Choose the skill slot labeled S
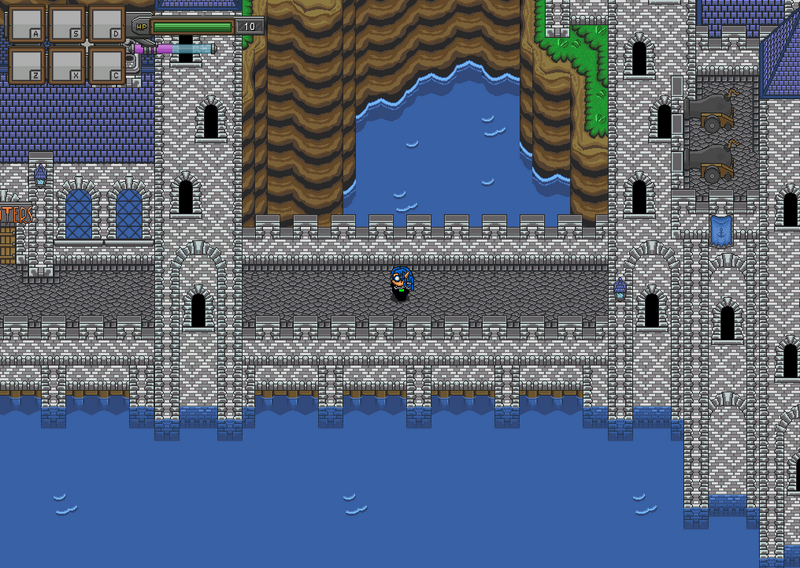Viewport: 800px width, 568px height. click(66, 23)
